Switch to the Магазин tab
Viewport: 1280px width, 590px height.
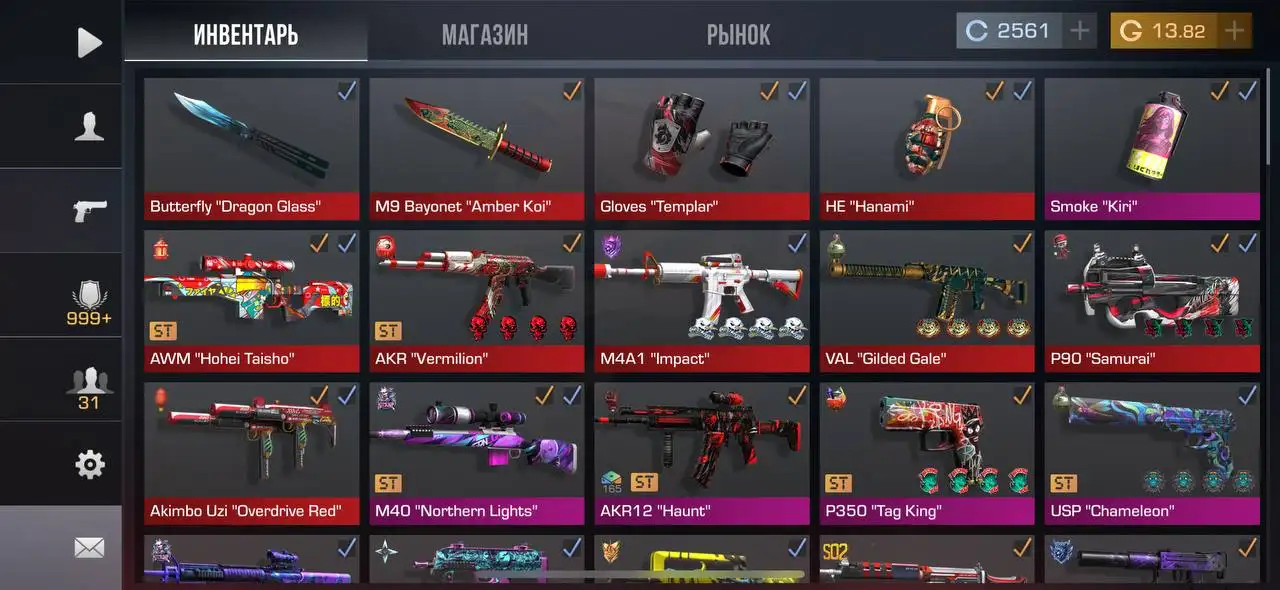click(x=485, y=35)
